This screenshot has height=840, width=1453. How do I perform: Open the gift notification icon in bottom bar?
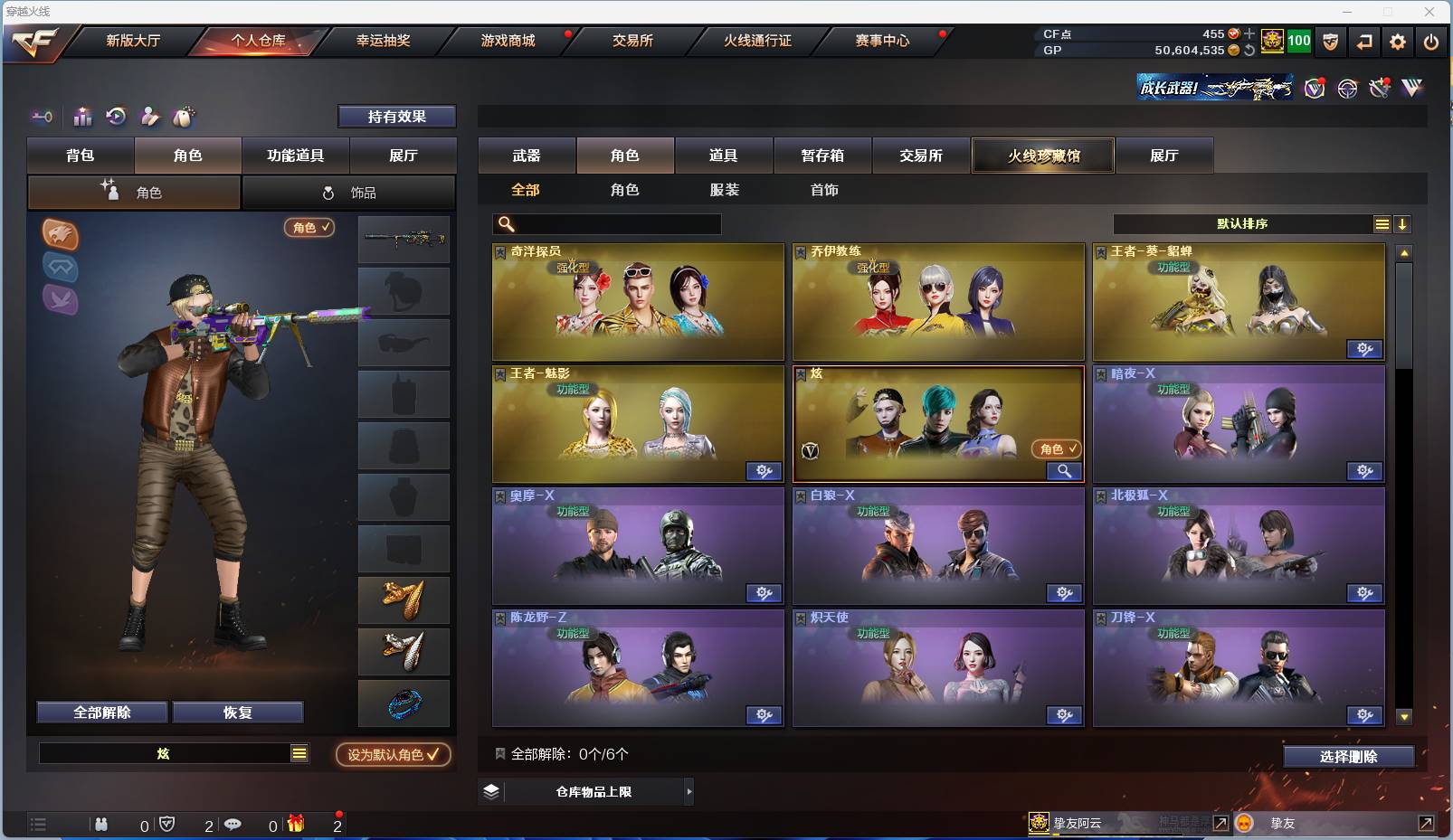tap(296, 824)
